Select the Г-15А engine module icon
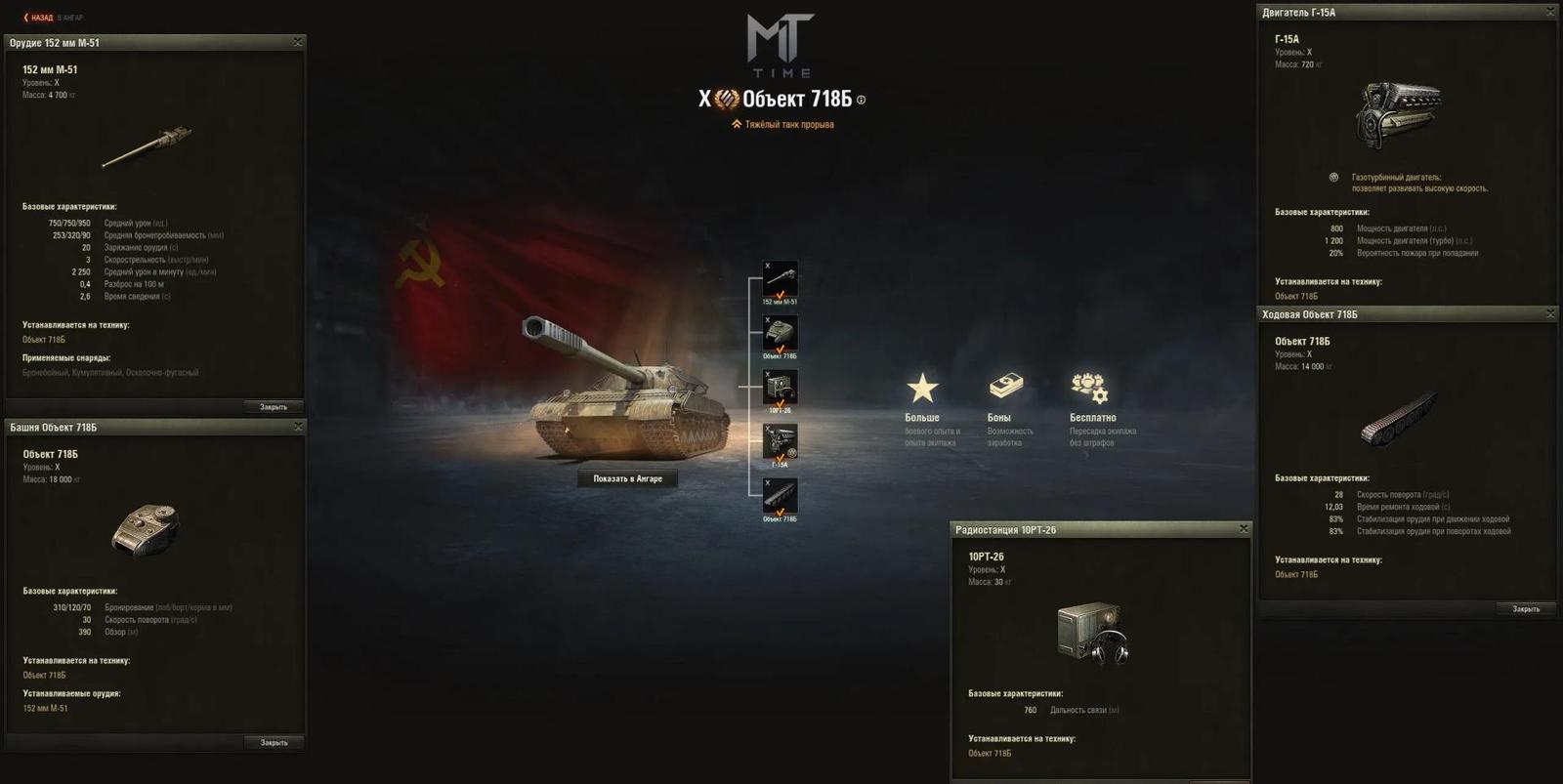1563x784 pixels. (x=781, y=439)
